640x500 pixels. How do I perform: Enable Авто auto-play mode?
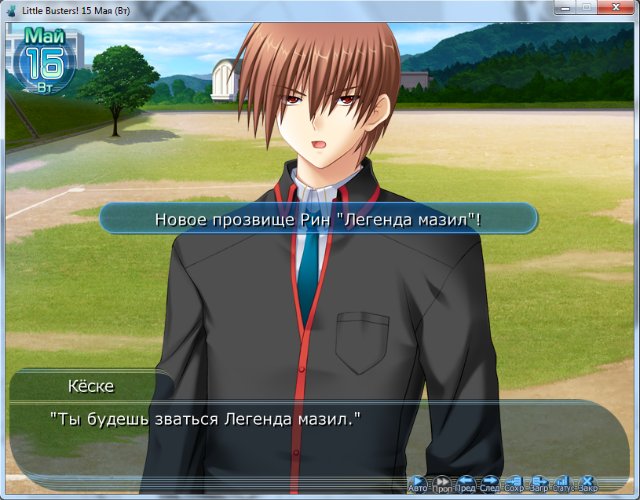click(x=418, y=483)
